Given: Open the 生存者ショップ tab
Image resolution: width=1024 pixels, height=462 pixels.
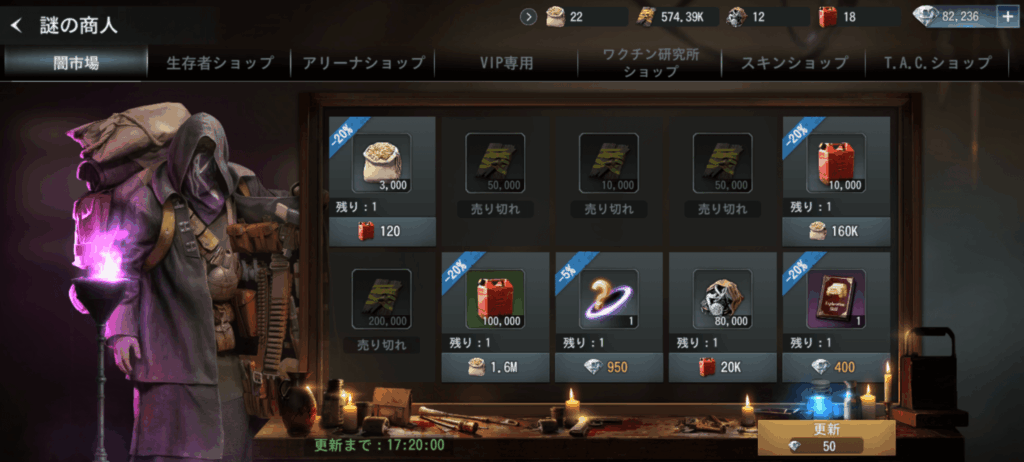Looking at the screenshot, I should pos(219,63).
